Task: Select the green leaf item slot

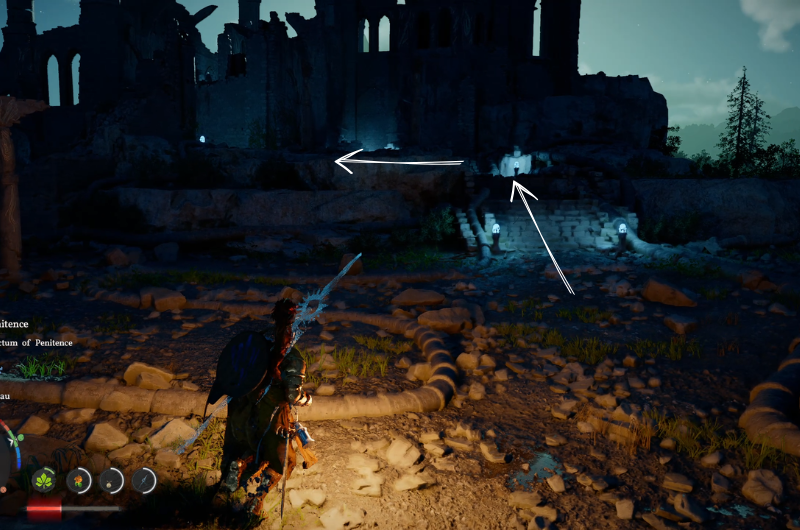Action: coord(45,480)
